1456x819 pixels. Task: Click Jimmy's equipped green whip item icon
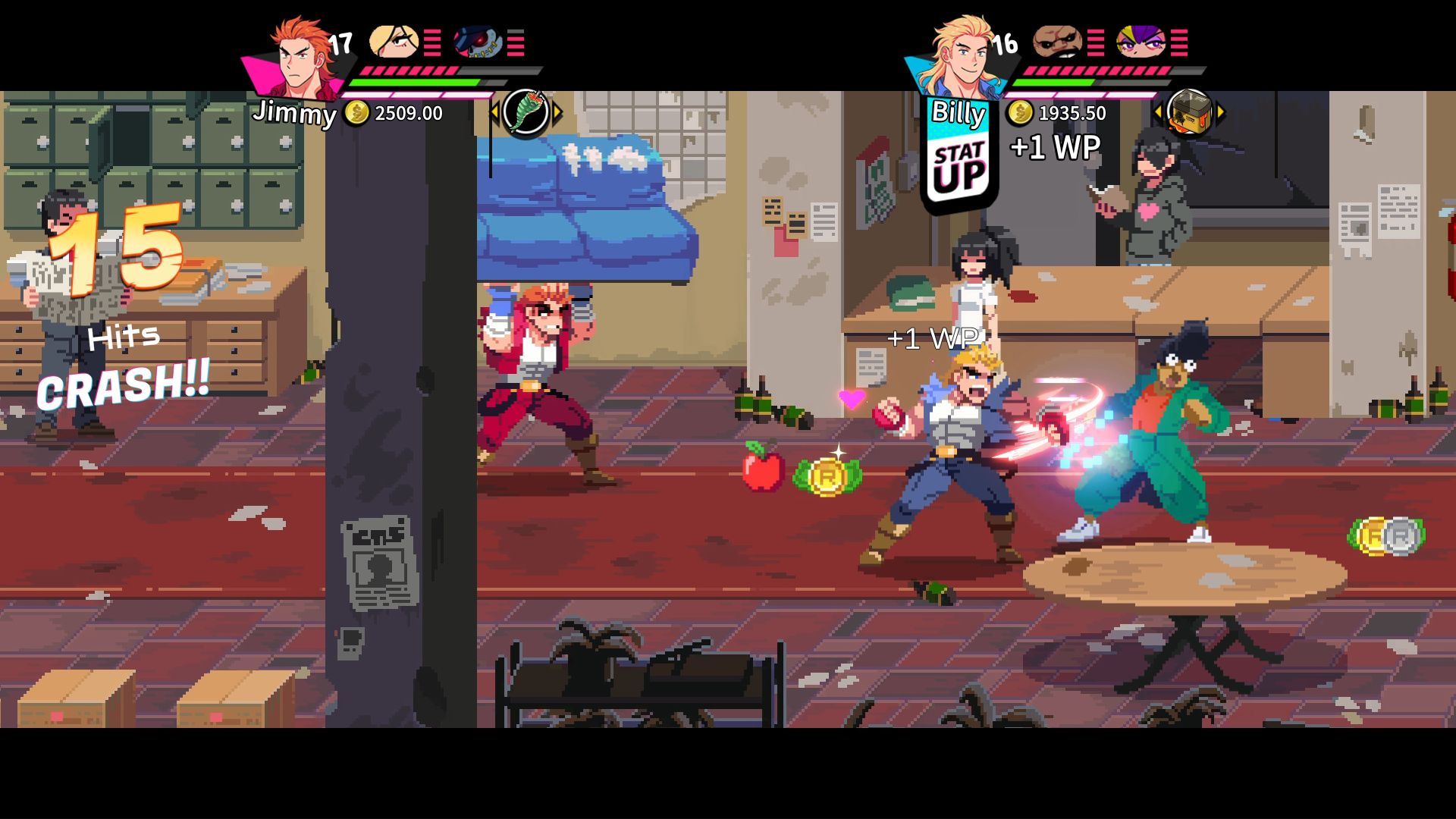click(x=527, y=111)
